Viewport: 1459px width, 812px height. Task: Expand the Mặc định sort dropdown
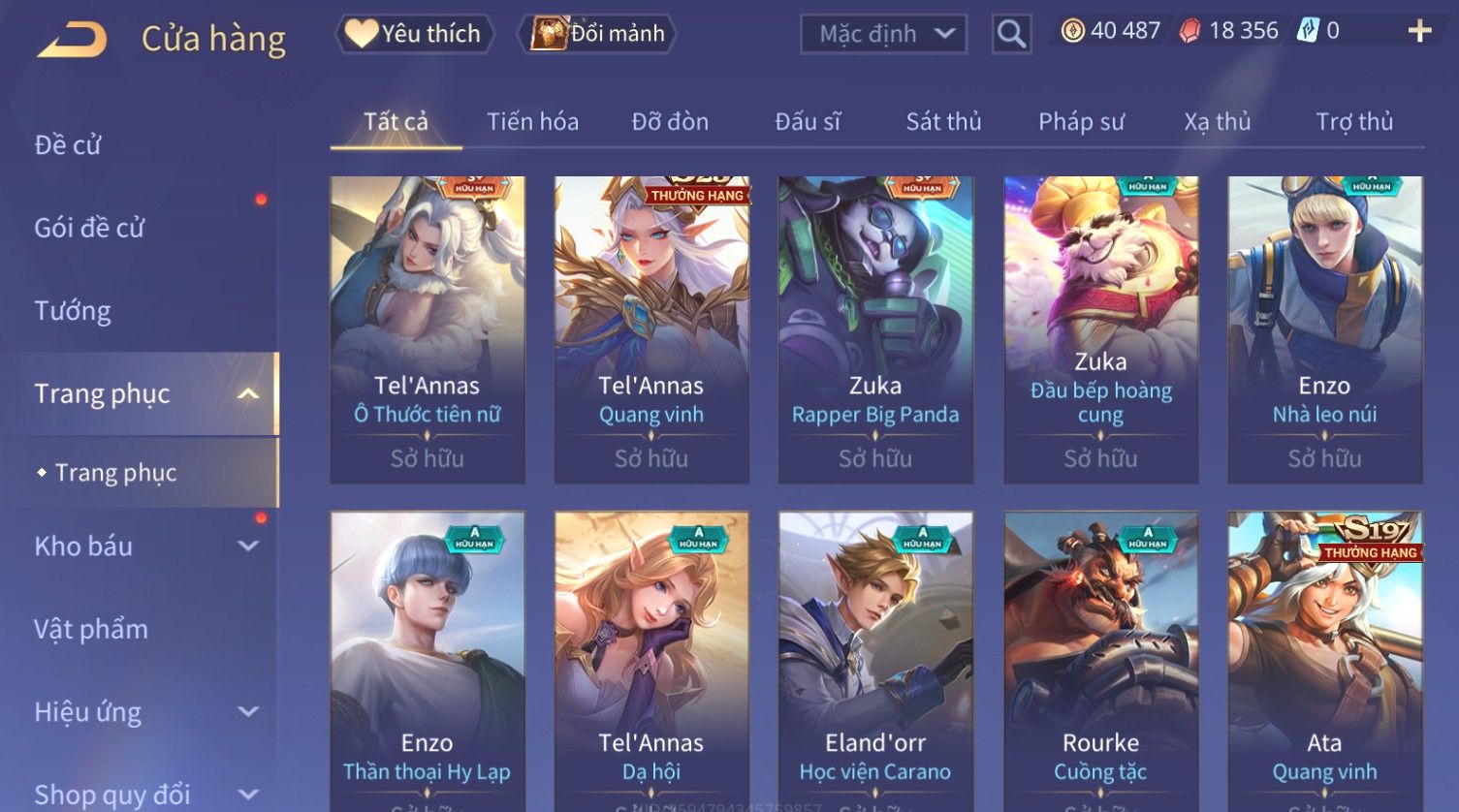(x=883, y=34)
